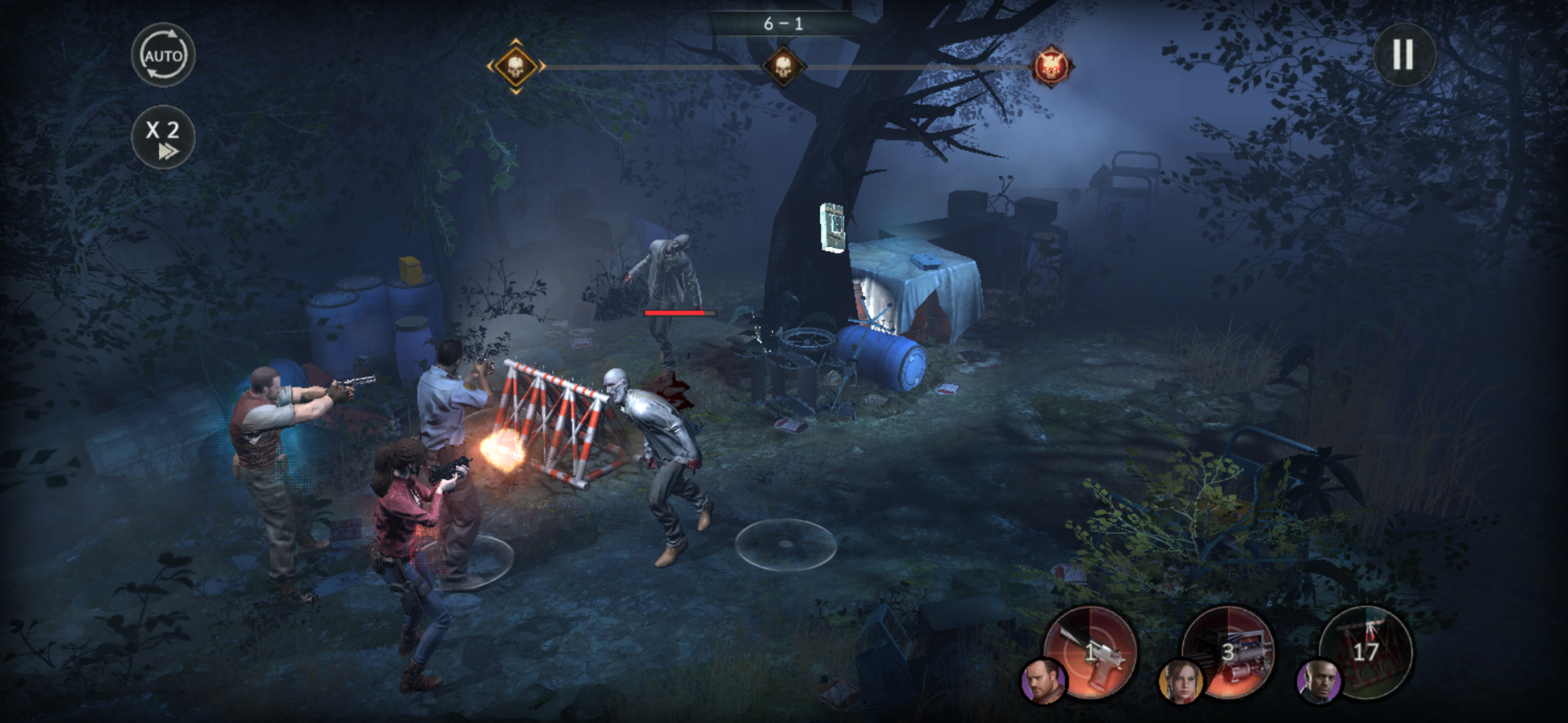The image size is (1568, 723).
Task: Select the first skull wave marker
Action: pyautogui.click(x=516, y=66)
